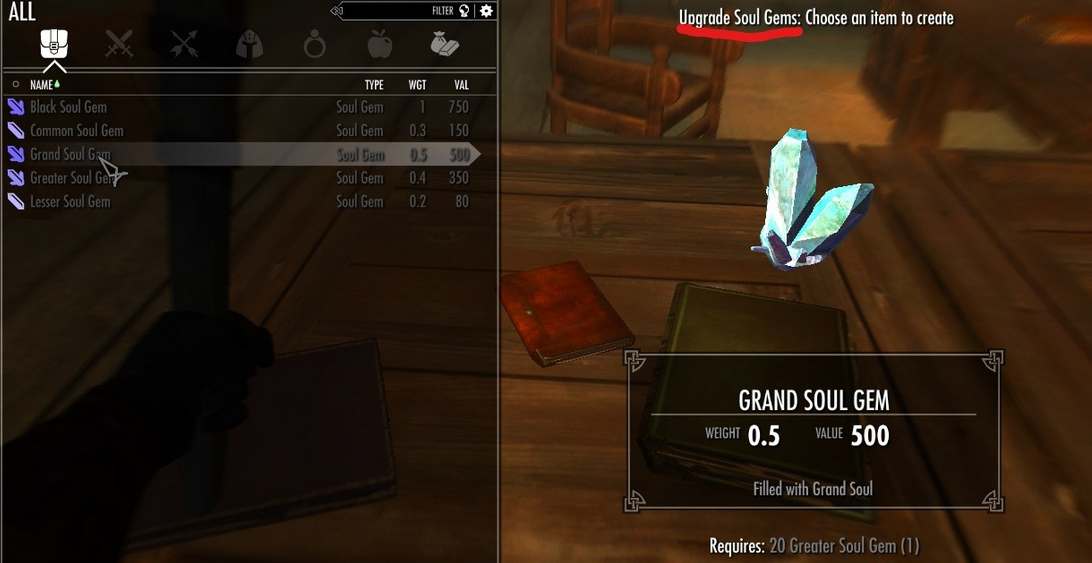Select the Black Soul Gem row
The image size is (1092, 563).
point(68,107)
